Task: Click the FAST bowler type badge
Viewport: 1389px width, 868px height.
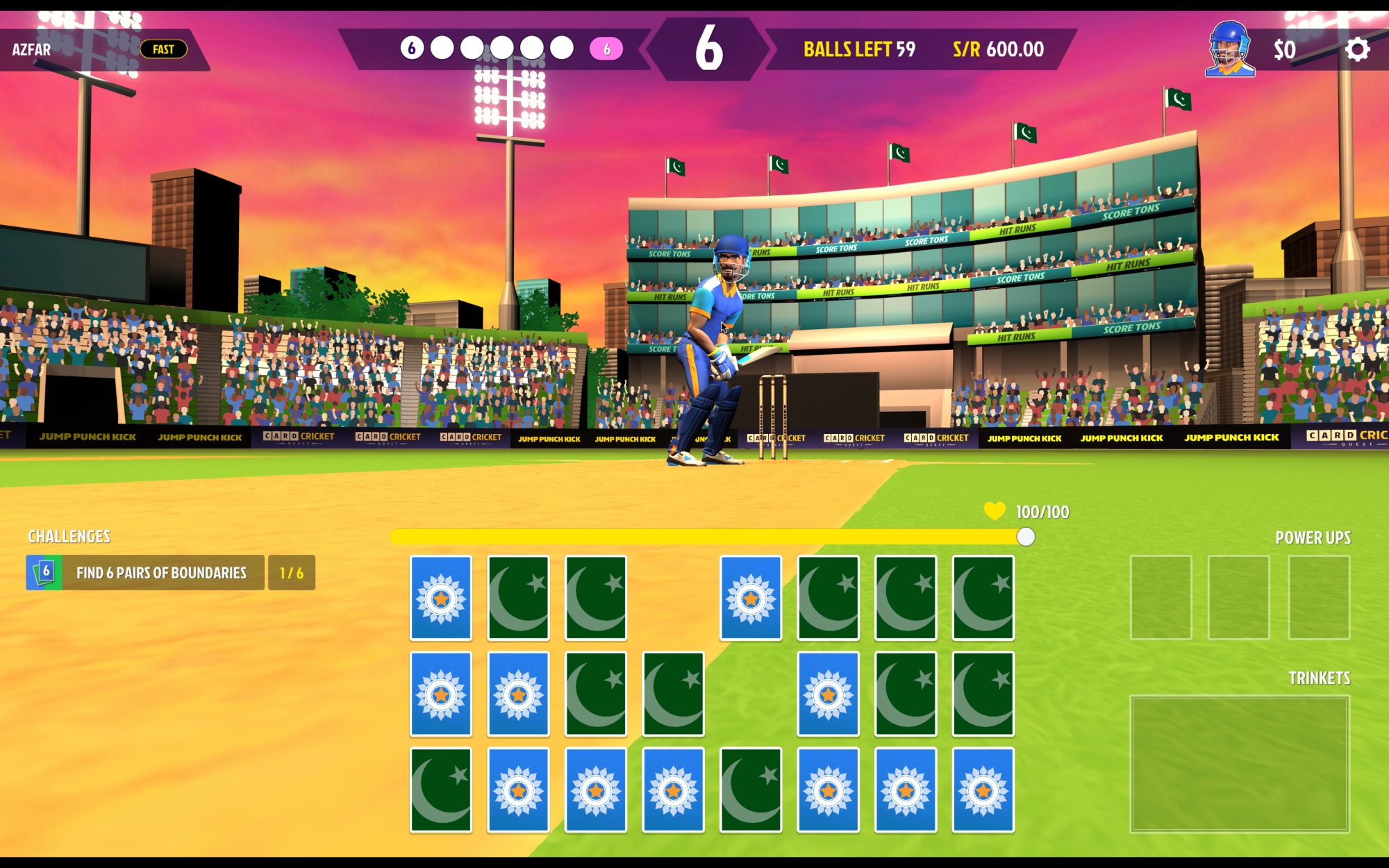Action: (163, 49)
